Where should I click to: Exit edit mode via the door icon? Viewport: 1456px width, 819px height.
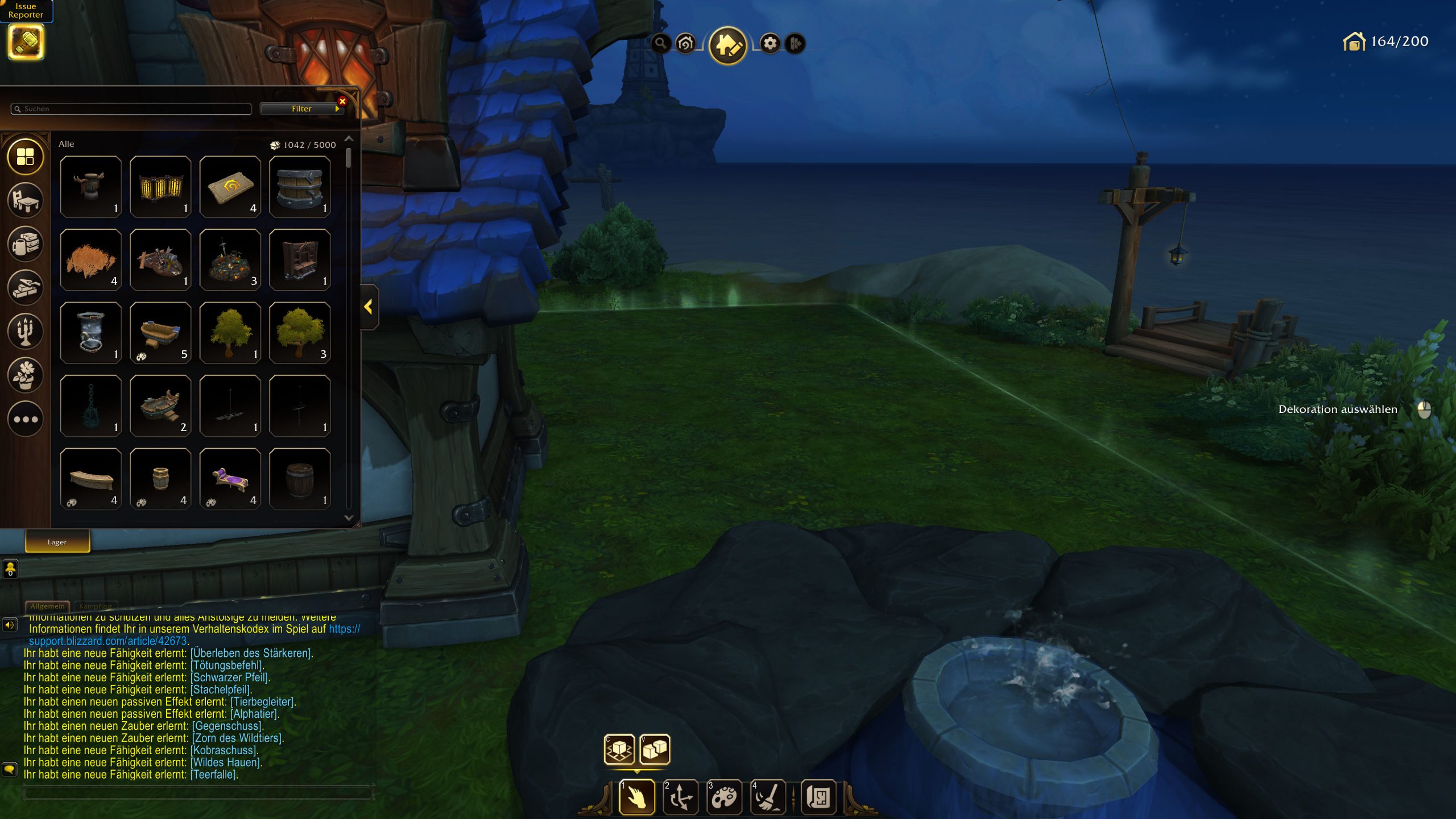point(795,43)
